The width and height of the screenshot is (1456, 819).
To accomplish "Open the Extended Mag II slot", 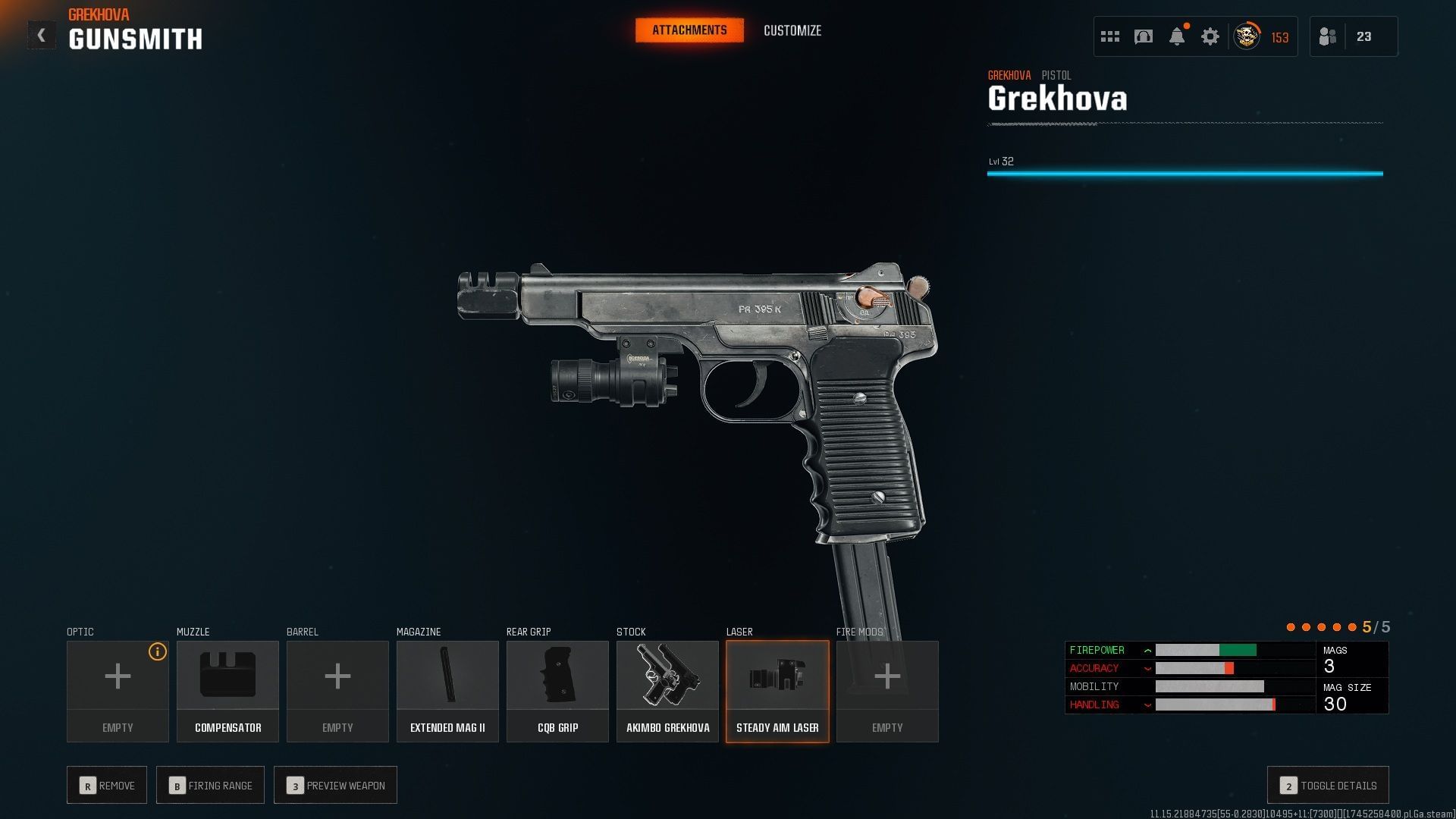I will (x=447, y=691).
